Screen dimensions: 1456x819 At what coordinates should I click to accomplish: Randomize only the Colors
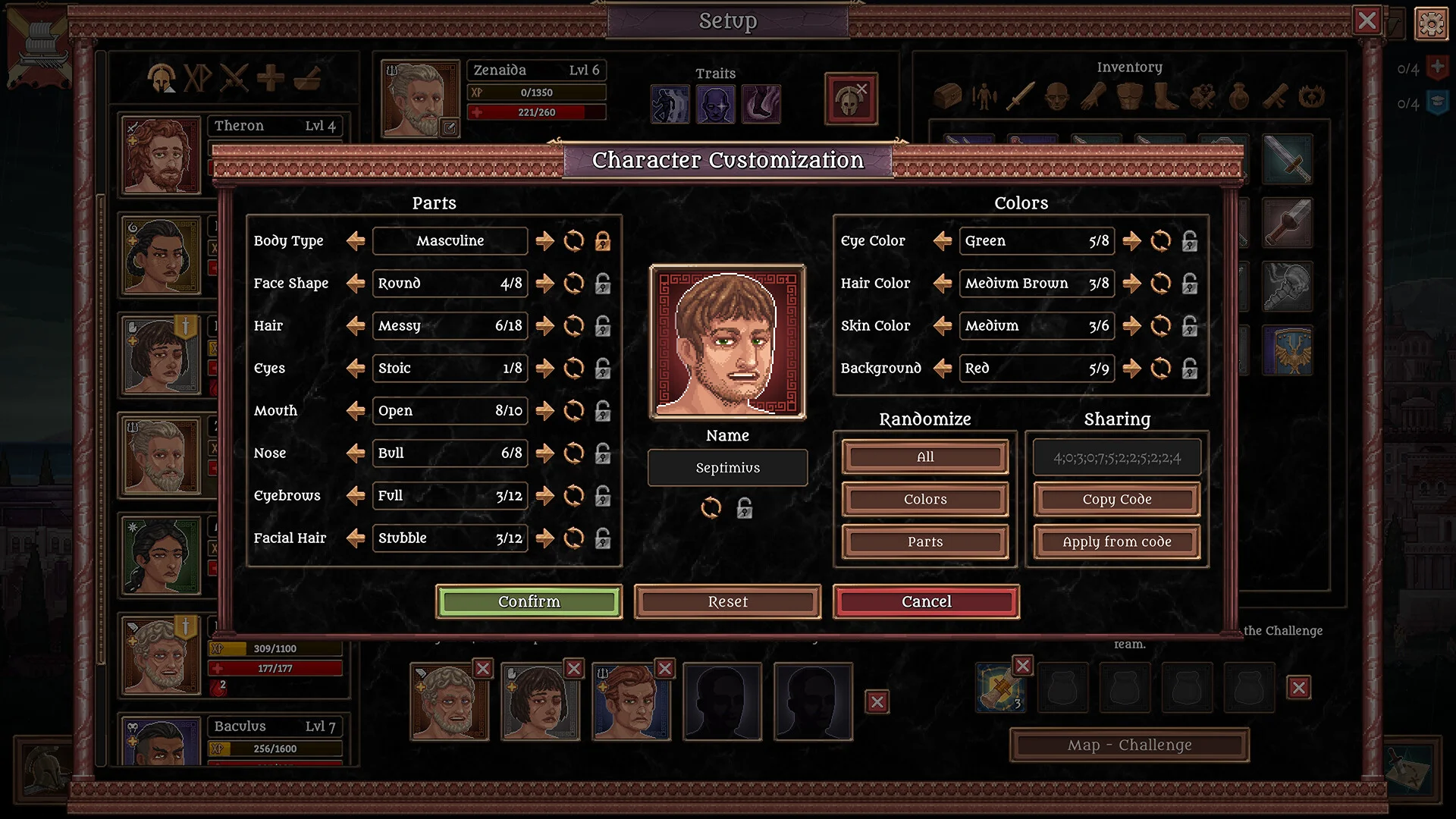coord(925,500)
